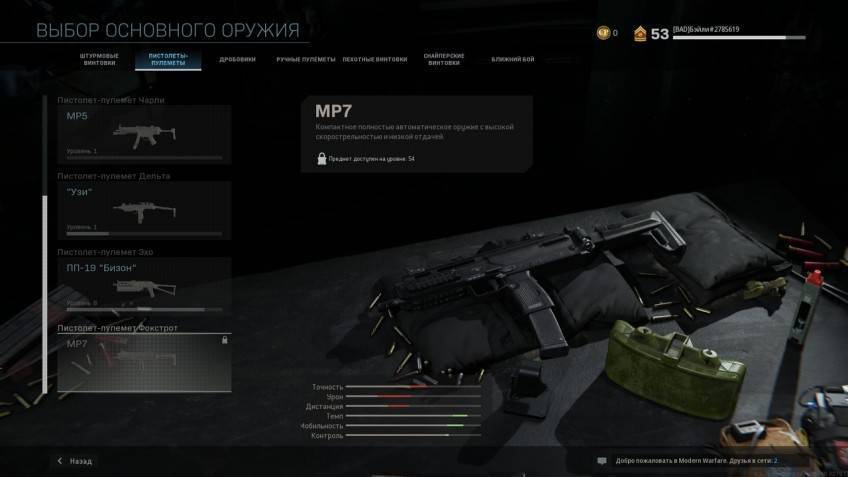Switch to Пехотные винтовки tab

(375, 59)
